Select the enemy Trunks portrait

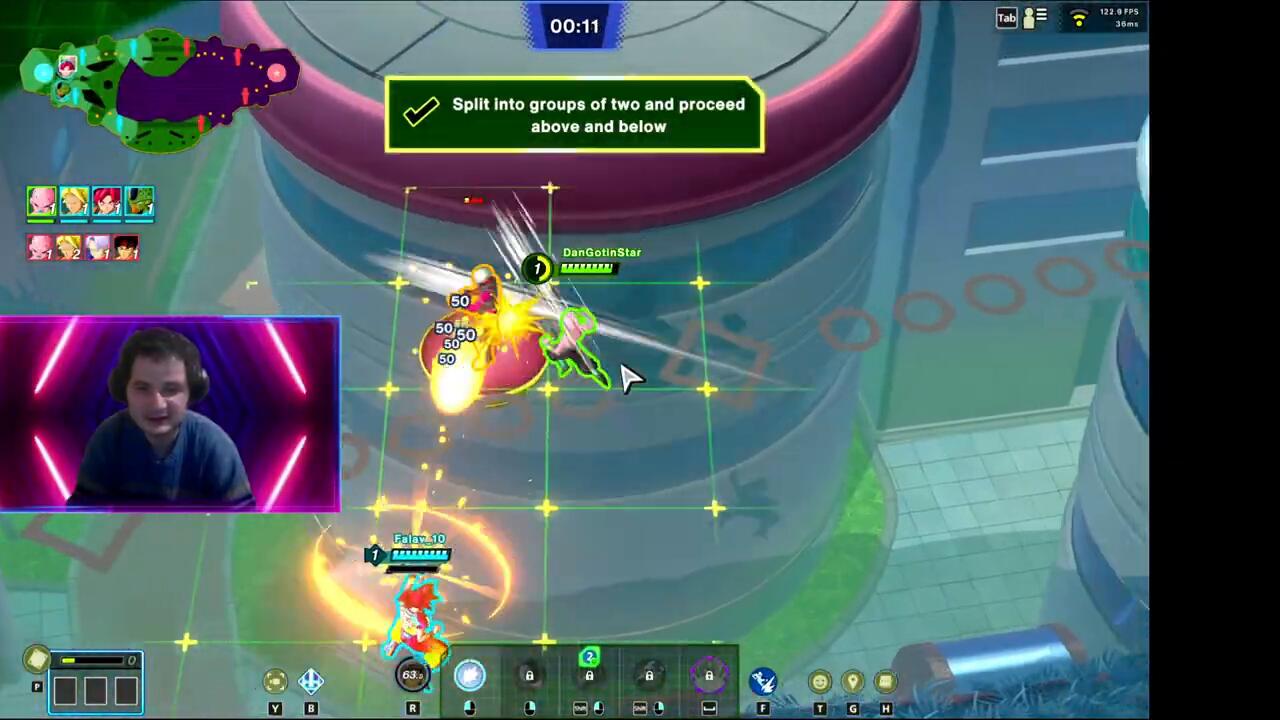pyautogui.click(x=97, y=247)
